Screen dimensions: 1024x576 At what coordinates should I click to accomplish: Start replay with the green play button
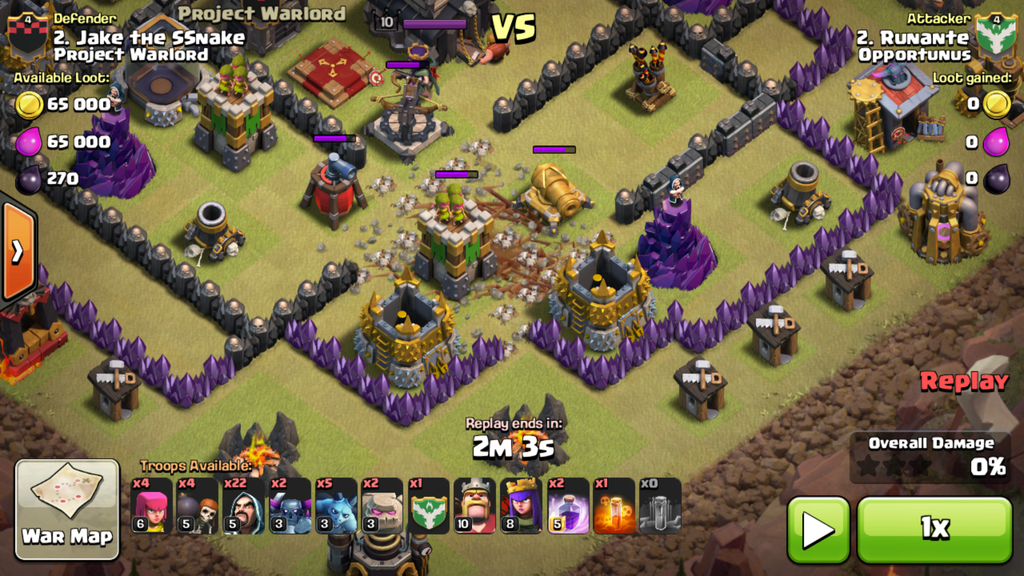818,529
